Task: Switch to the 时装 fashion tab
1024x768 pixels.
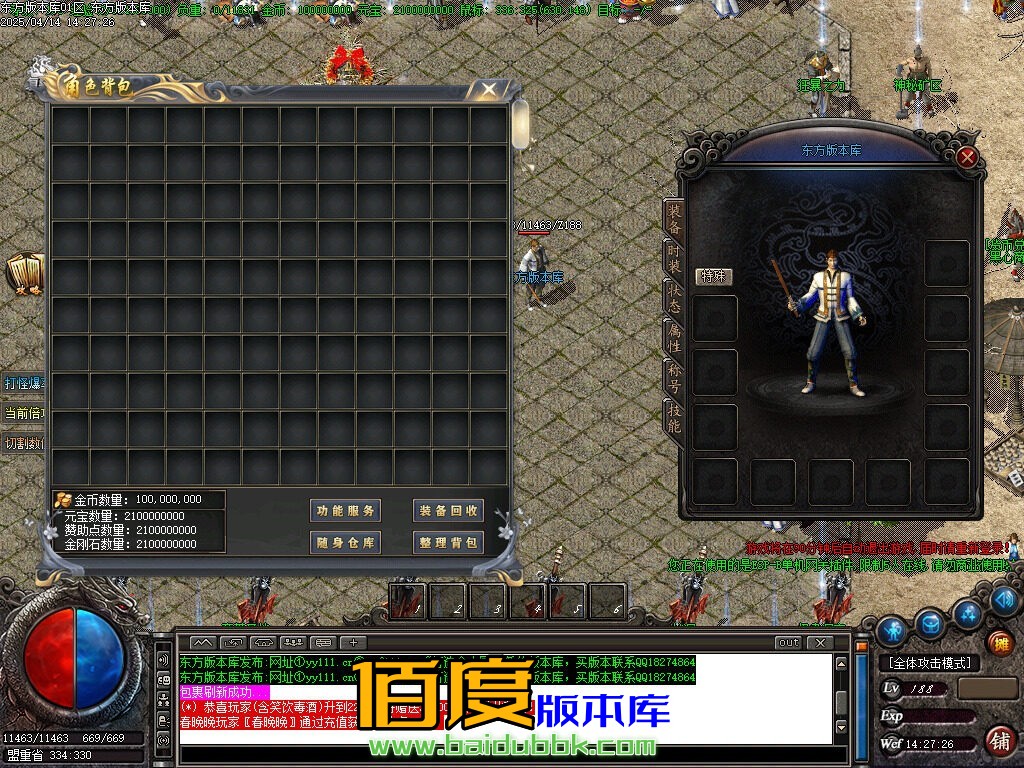Action: tap(675, 257)
